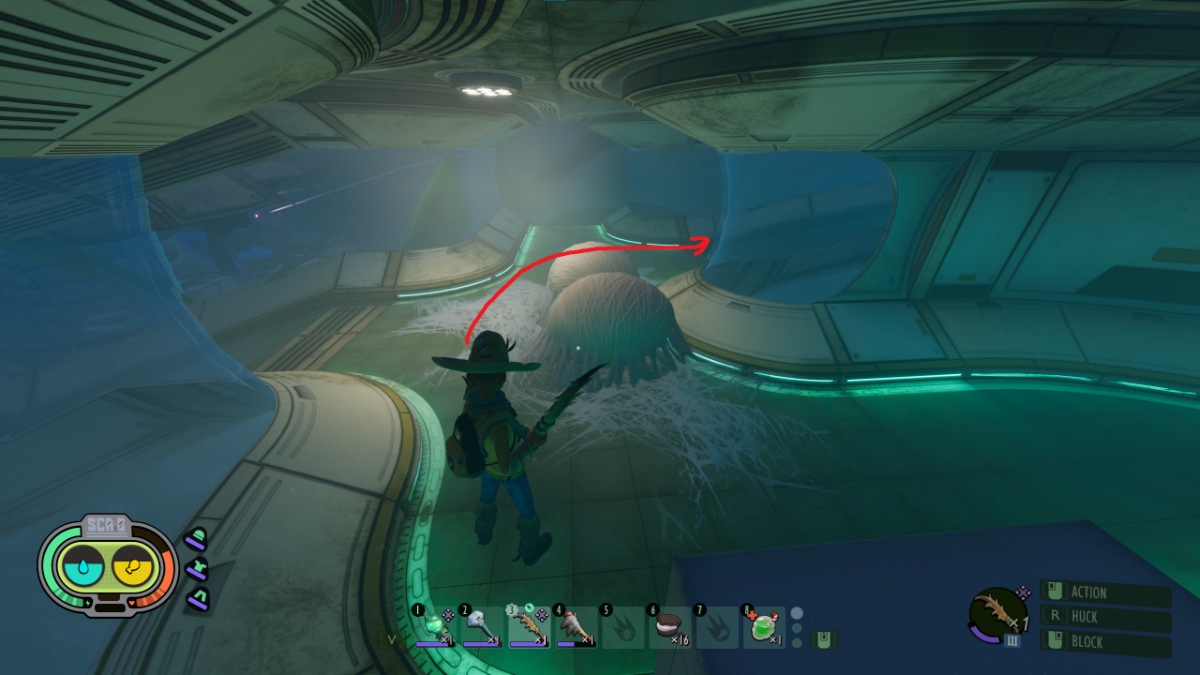The width and height of the screenshot is (1200, 675).
Task: Click the chest armor shirt icon
Action: [x=197, y=571]
